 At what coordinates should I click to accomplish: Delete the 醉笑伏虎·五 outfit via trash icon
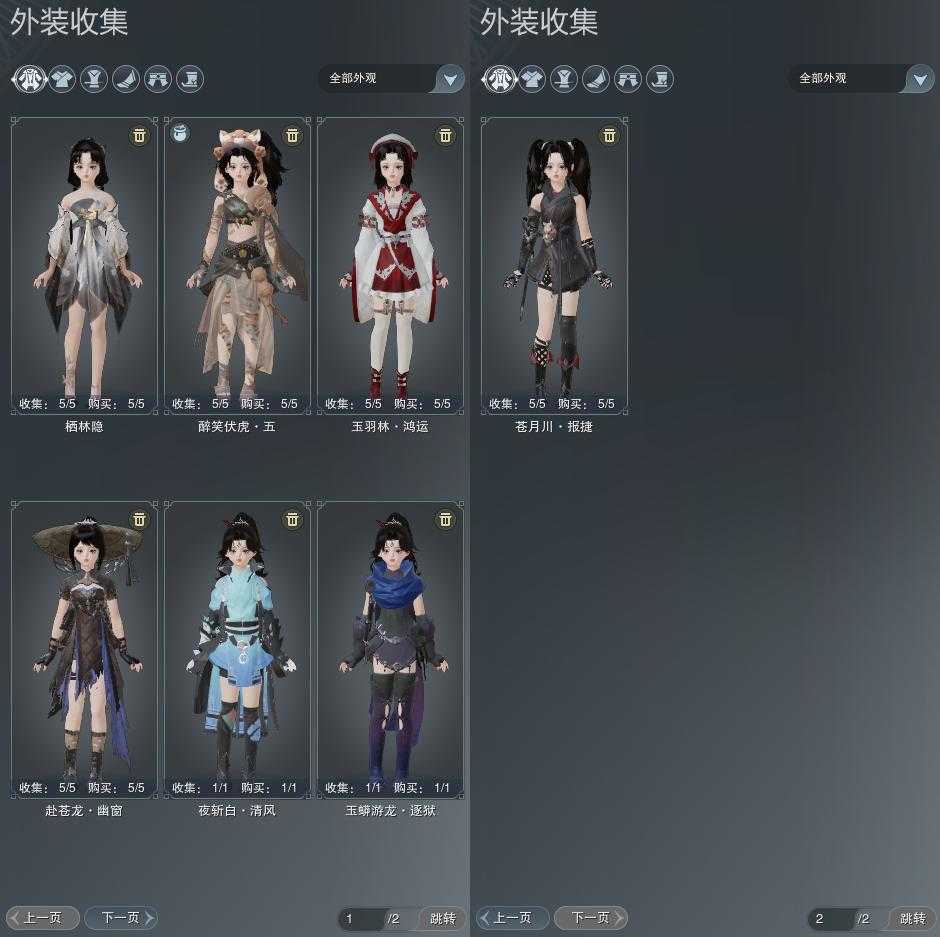[x=292, y=135]
